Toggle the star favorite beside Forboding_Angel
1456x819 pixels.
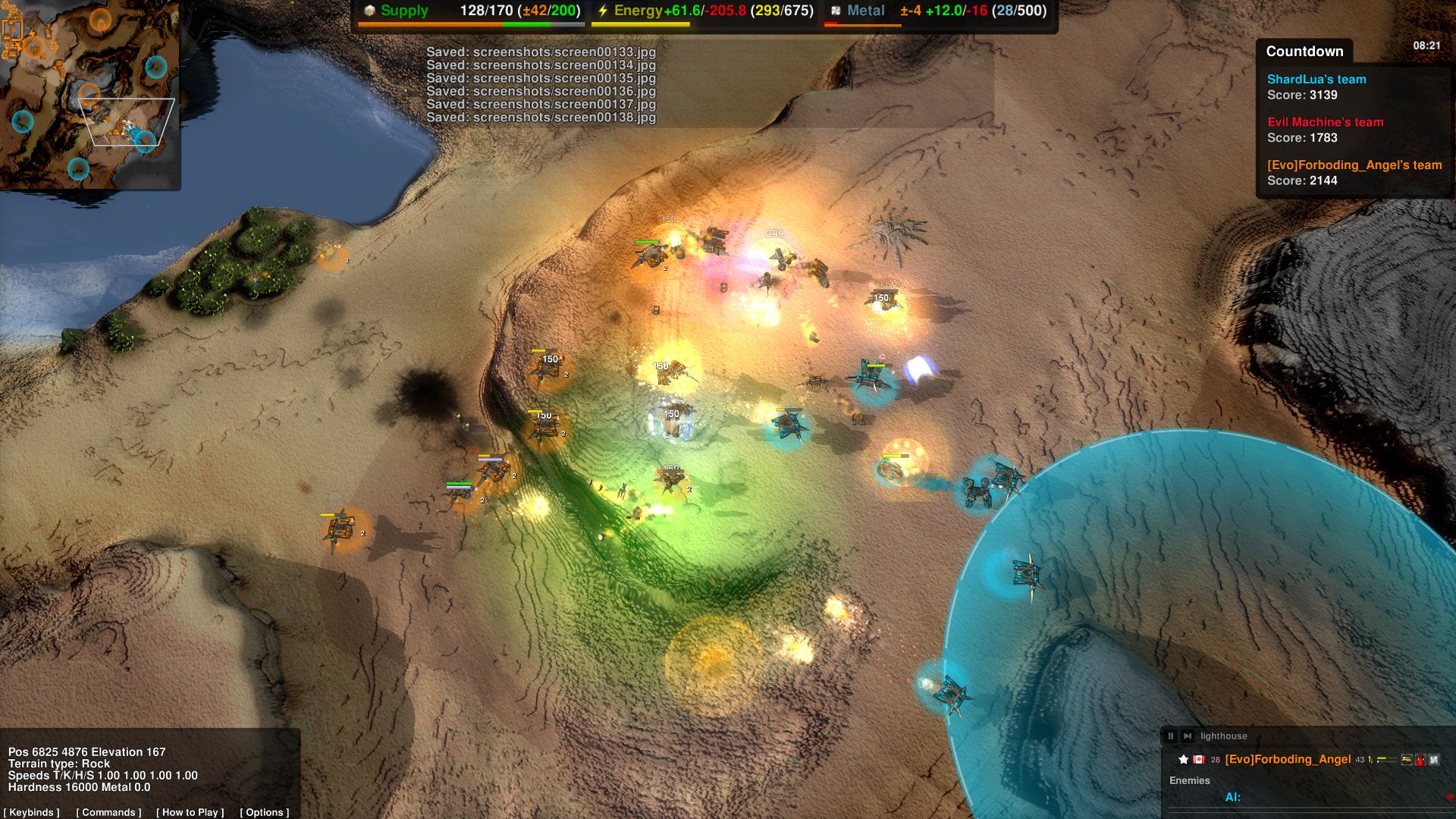1185,760
